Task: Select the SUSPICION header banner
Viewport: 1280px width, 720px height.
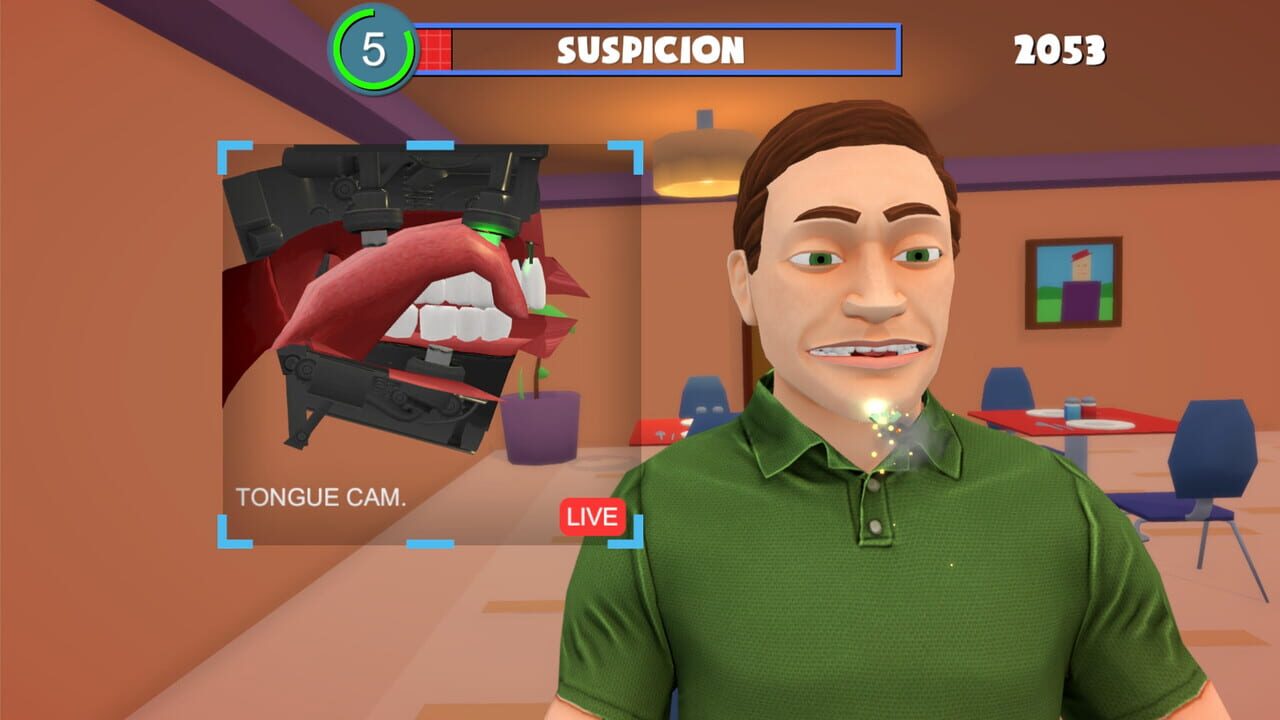Action: point(650,46)
